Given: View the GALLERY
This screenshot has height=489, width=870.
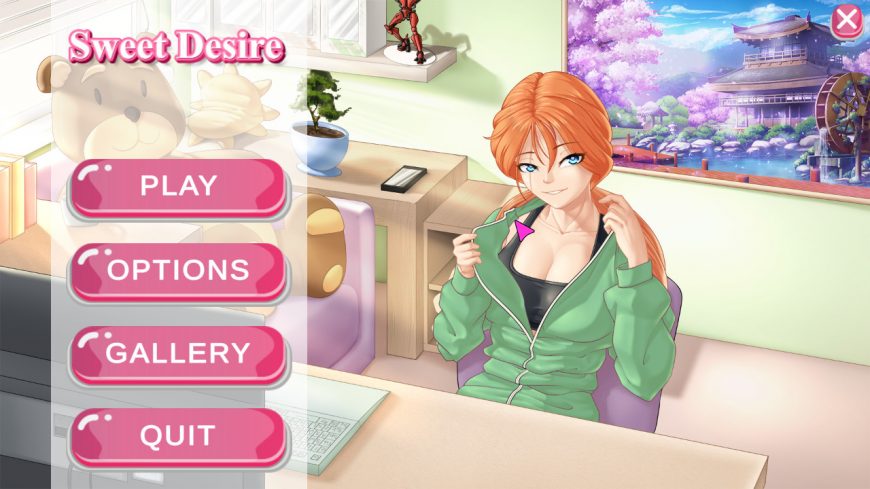Looking at the screenshot, I should [x=178, y=353].
